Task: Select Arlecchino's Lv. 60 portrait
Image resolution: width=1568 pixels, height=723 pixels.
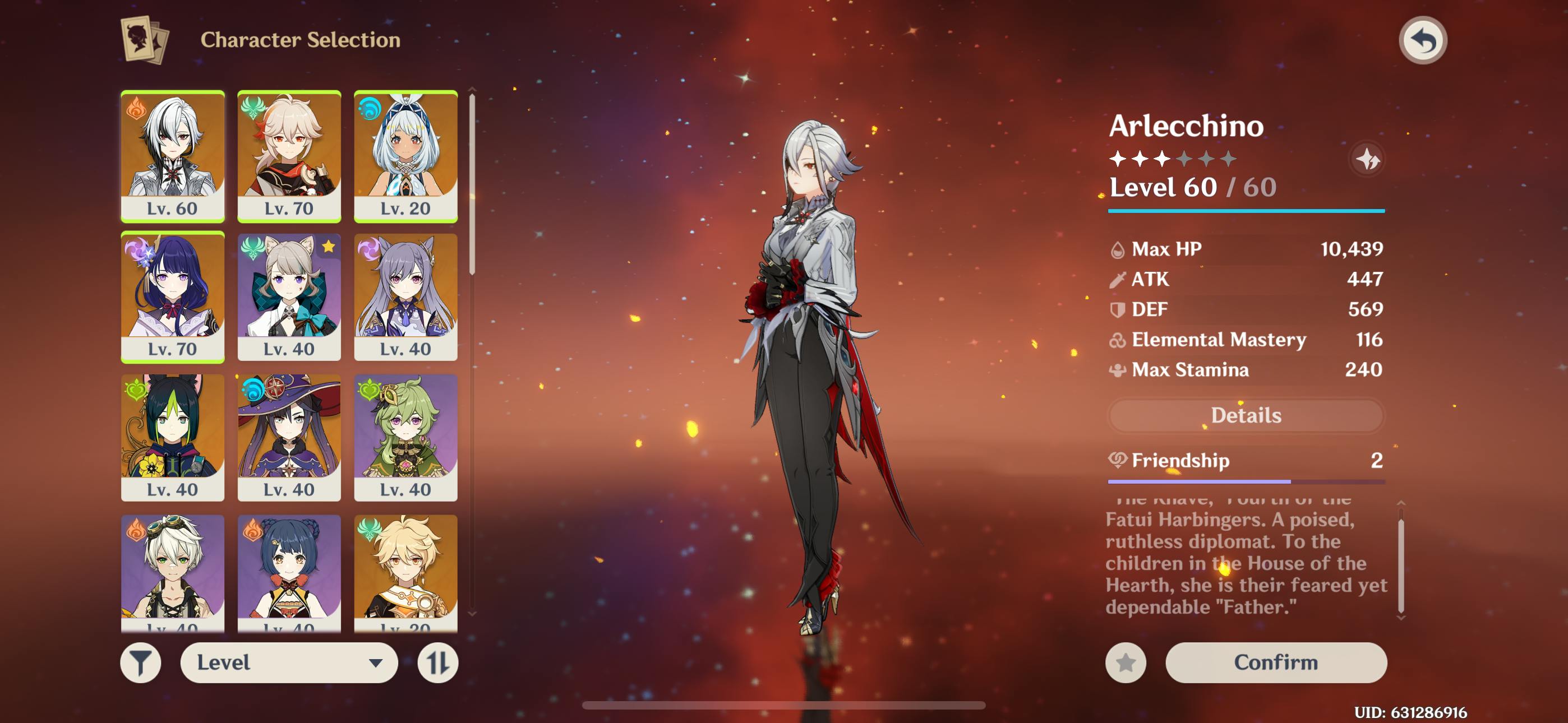Action: pyautogui.click(x=173, y=155)
